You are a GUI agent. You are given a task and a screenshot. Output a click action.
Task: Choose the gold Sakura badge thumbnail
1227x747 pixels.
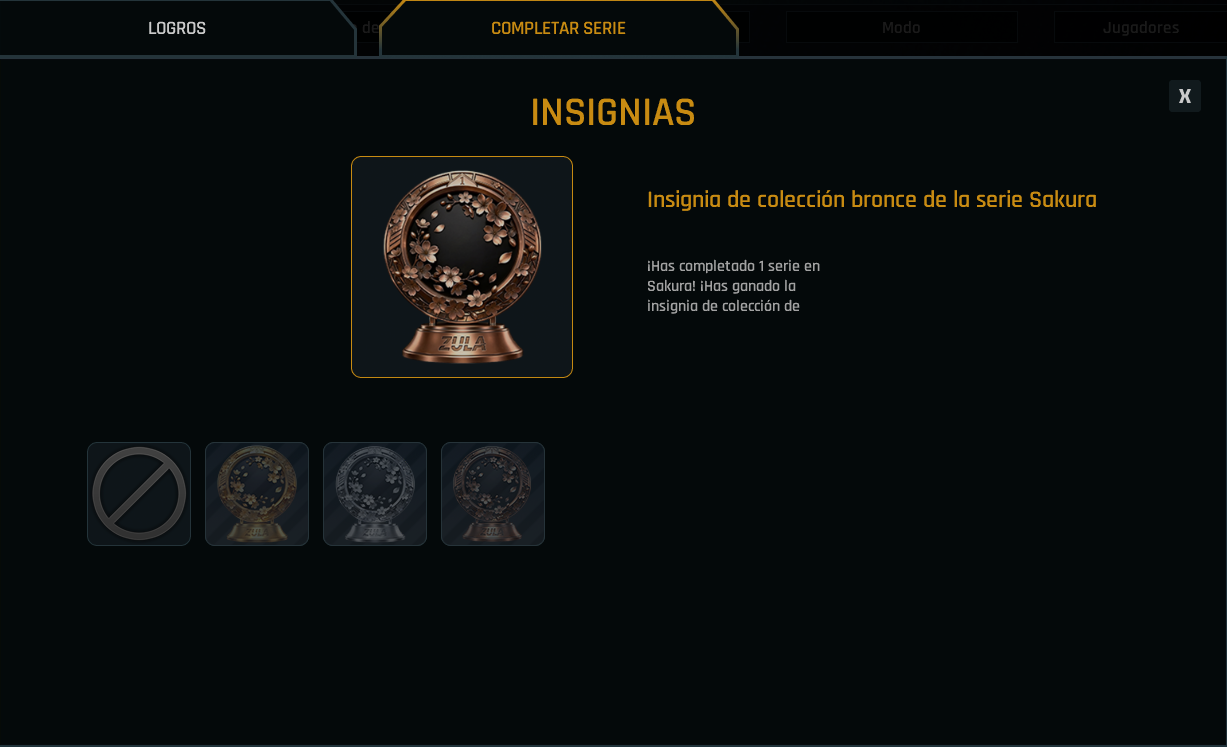257,494
